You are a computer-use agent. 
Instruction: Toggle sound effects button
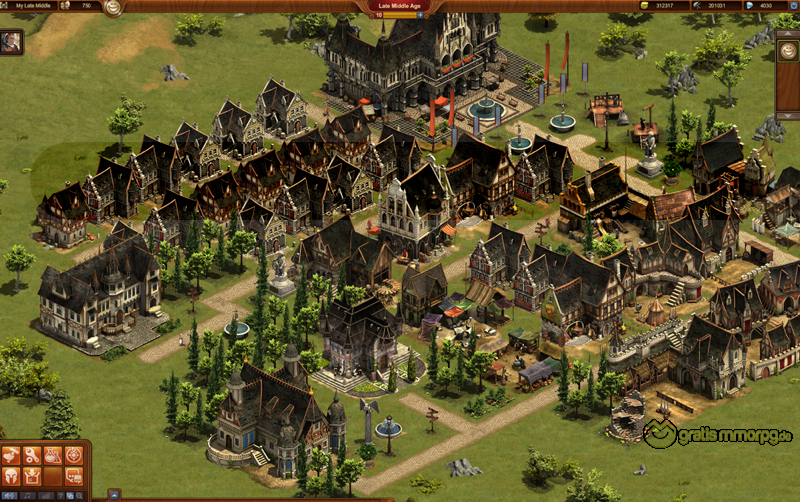pos(46,496)
